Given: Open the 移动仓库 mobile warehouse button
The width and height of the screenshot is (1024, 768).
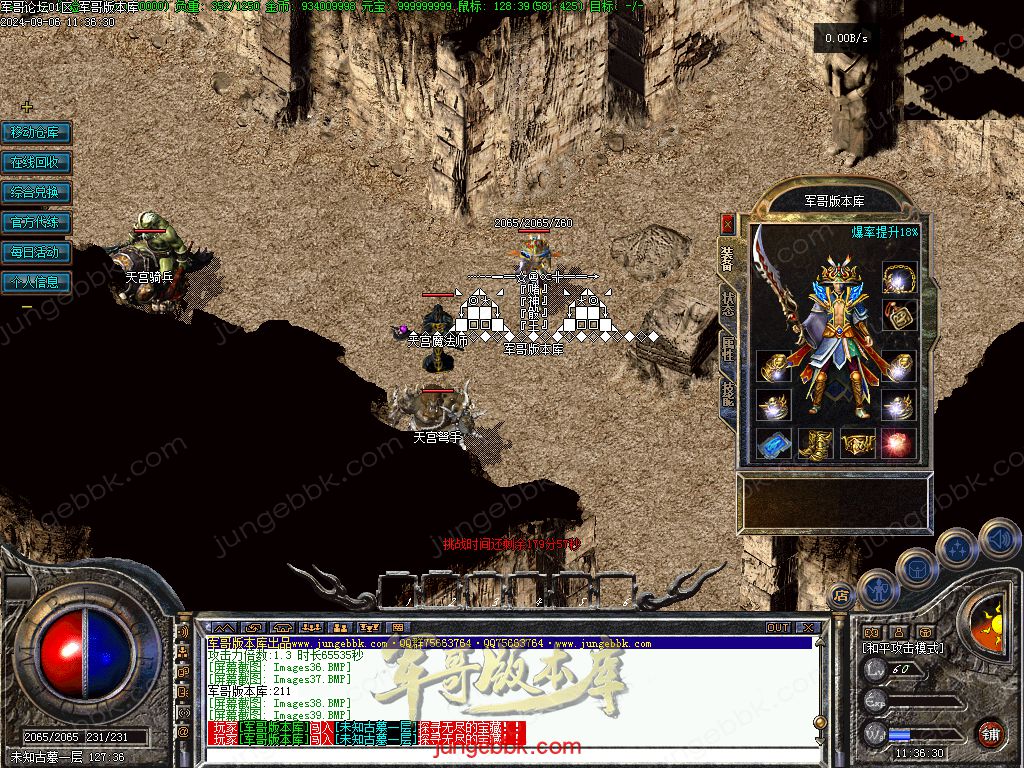Looking at the screenshot, I should coord(36,132).
